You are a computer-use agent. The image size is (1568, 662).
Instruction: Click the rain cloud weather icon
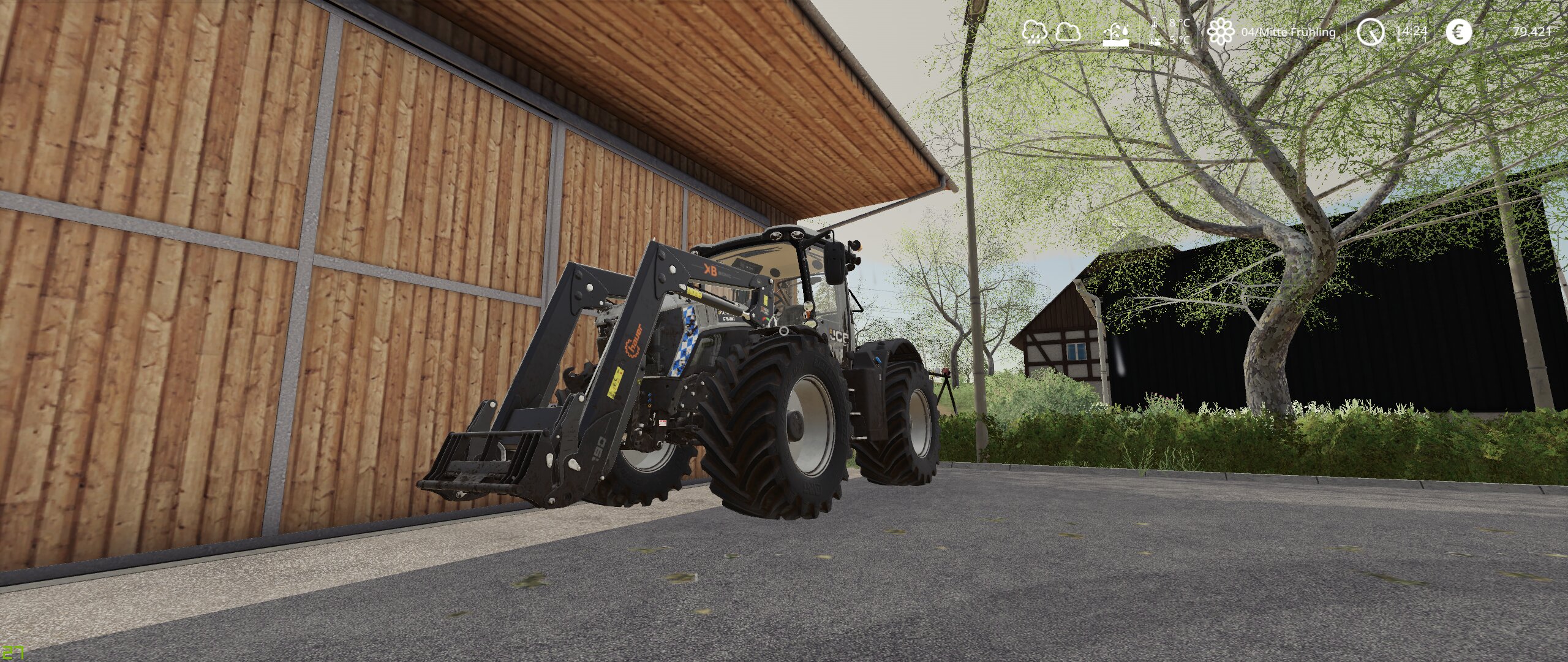click(x=1034, y=32)
